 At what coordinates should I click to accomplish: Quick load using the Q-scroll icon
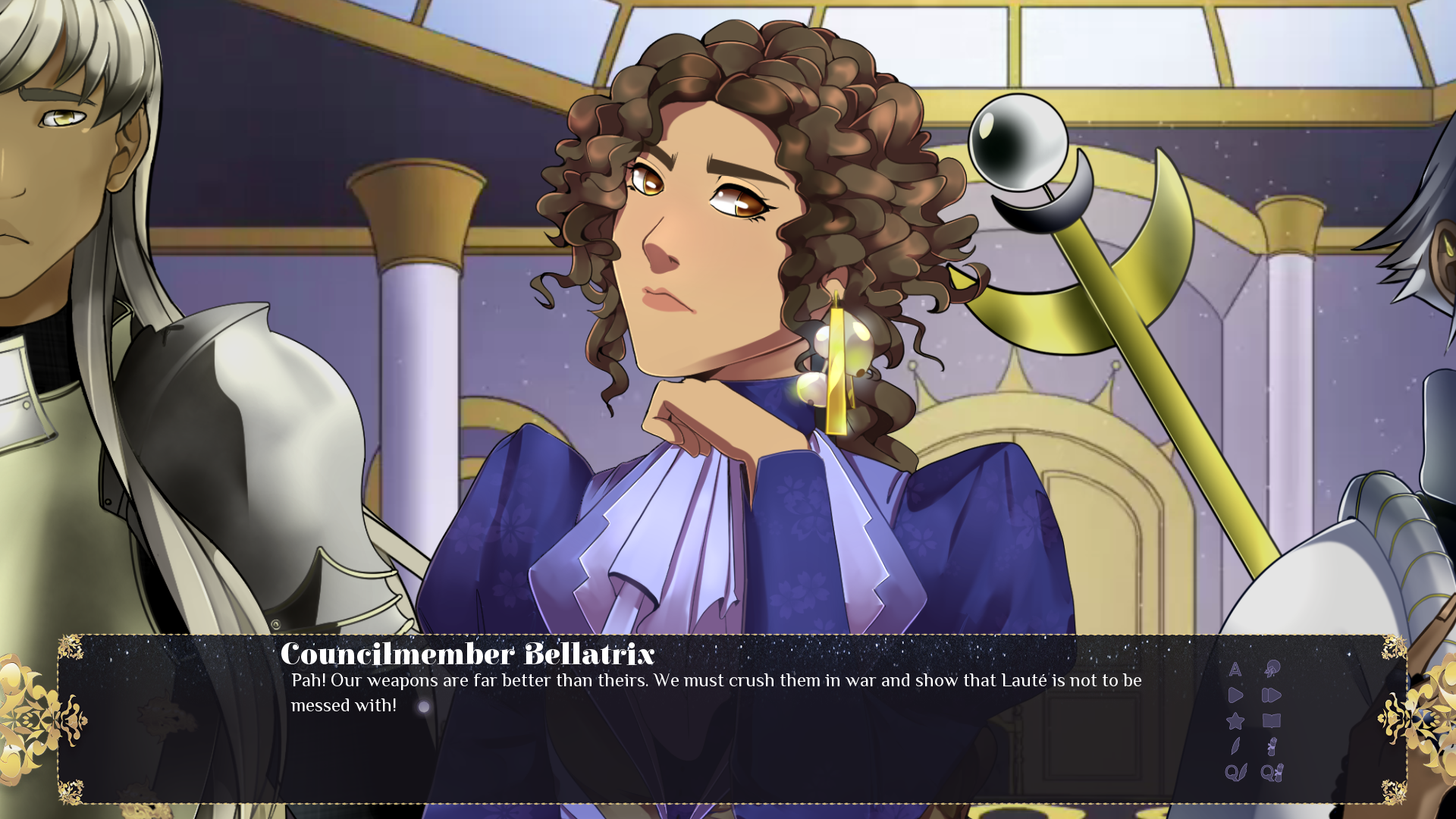1272,772
